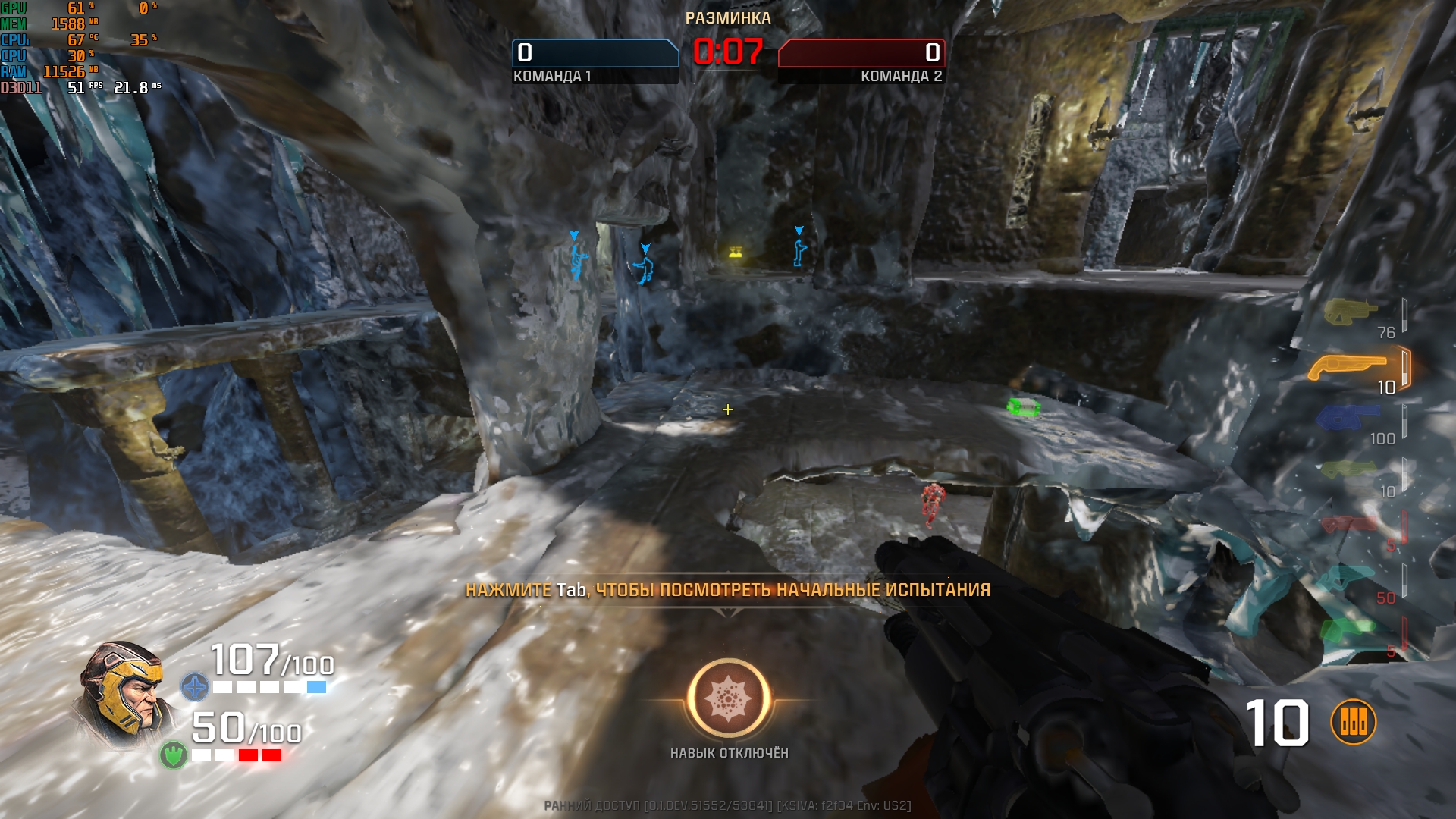This screenshot has height=819, width=1456.
Task: Select the red rocket launcher icon
Action: coord(1349,524)
